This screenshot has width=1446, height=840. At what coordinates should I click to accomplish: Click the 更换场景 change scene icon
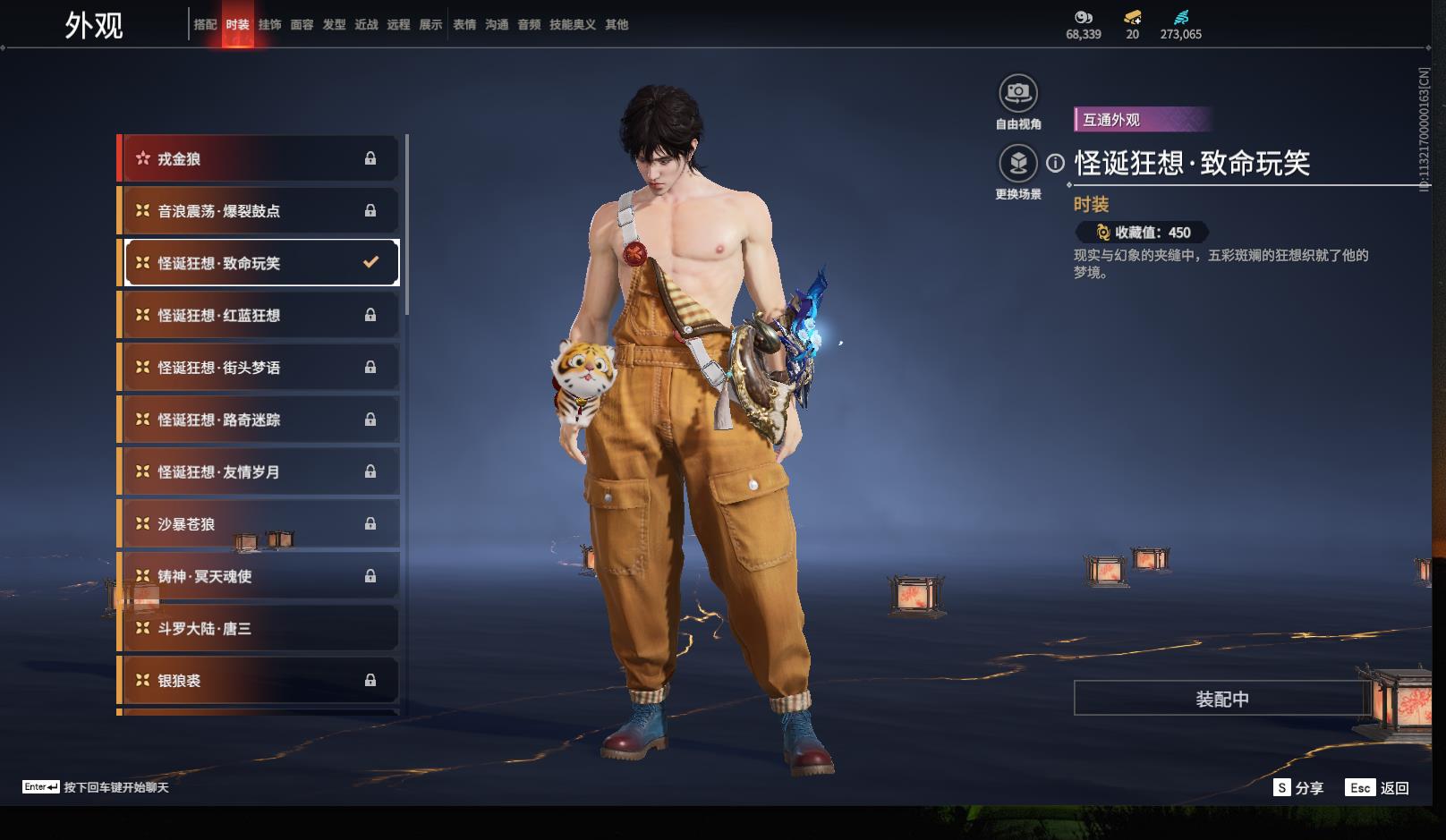[x=1018, y=164]
